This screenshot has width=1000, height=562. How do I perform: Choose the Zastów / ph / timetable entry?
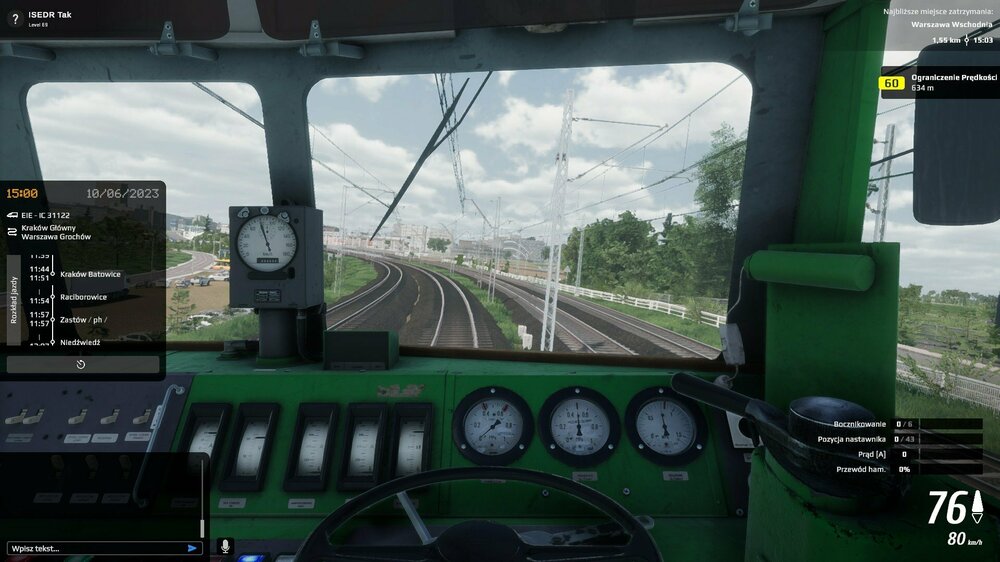(x=83, y=320)
